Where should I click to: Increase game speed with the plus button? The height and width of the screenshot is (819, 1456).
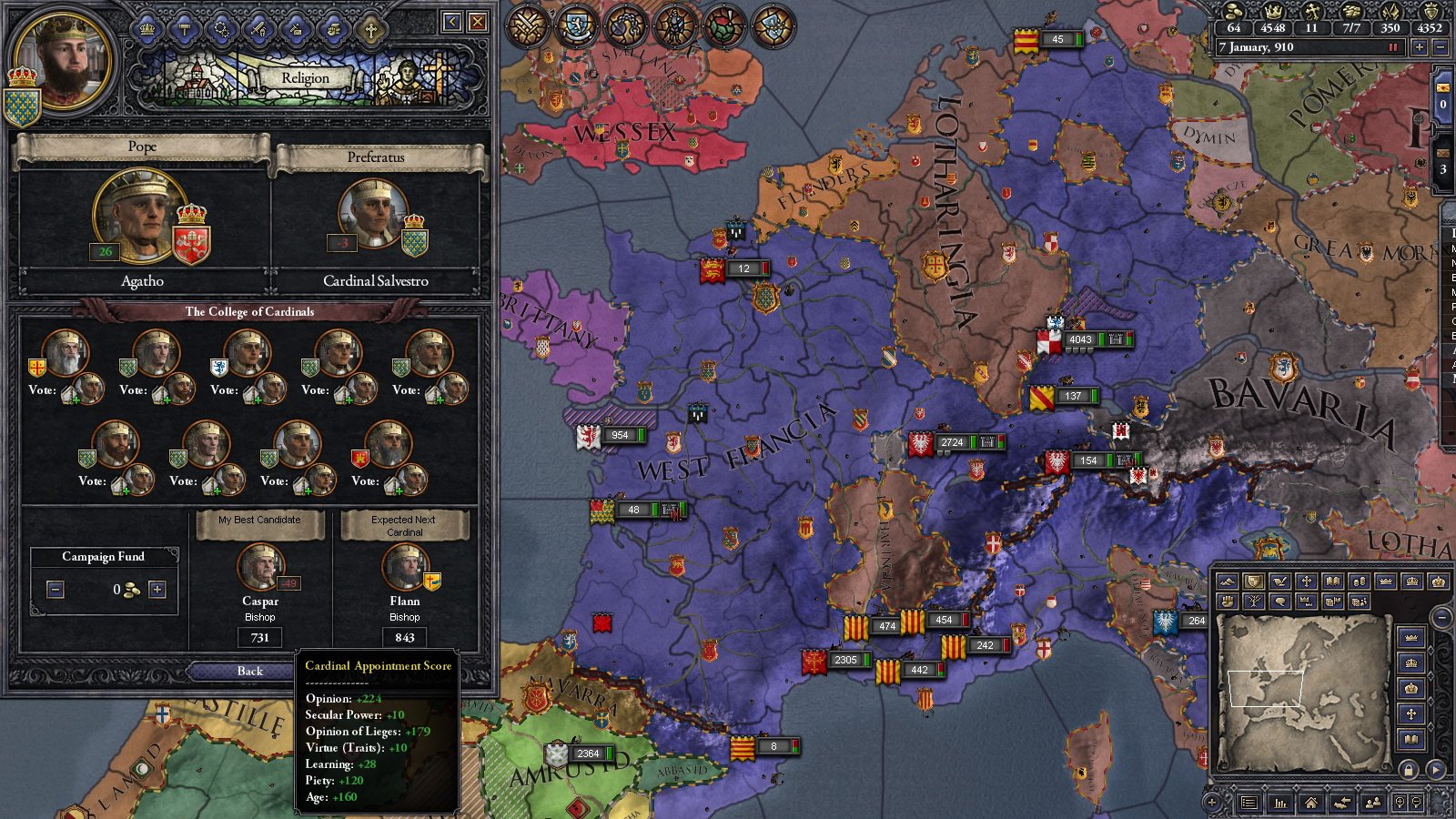pos(1419,47)
